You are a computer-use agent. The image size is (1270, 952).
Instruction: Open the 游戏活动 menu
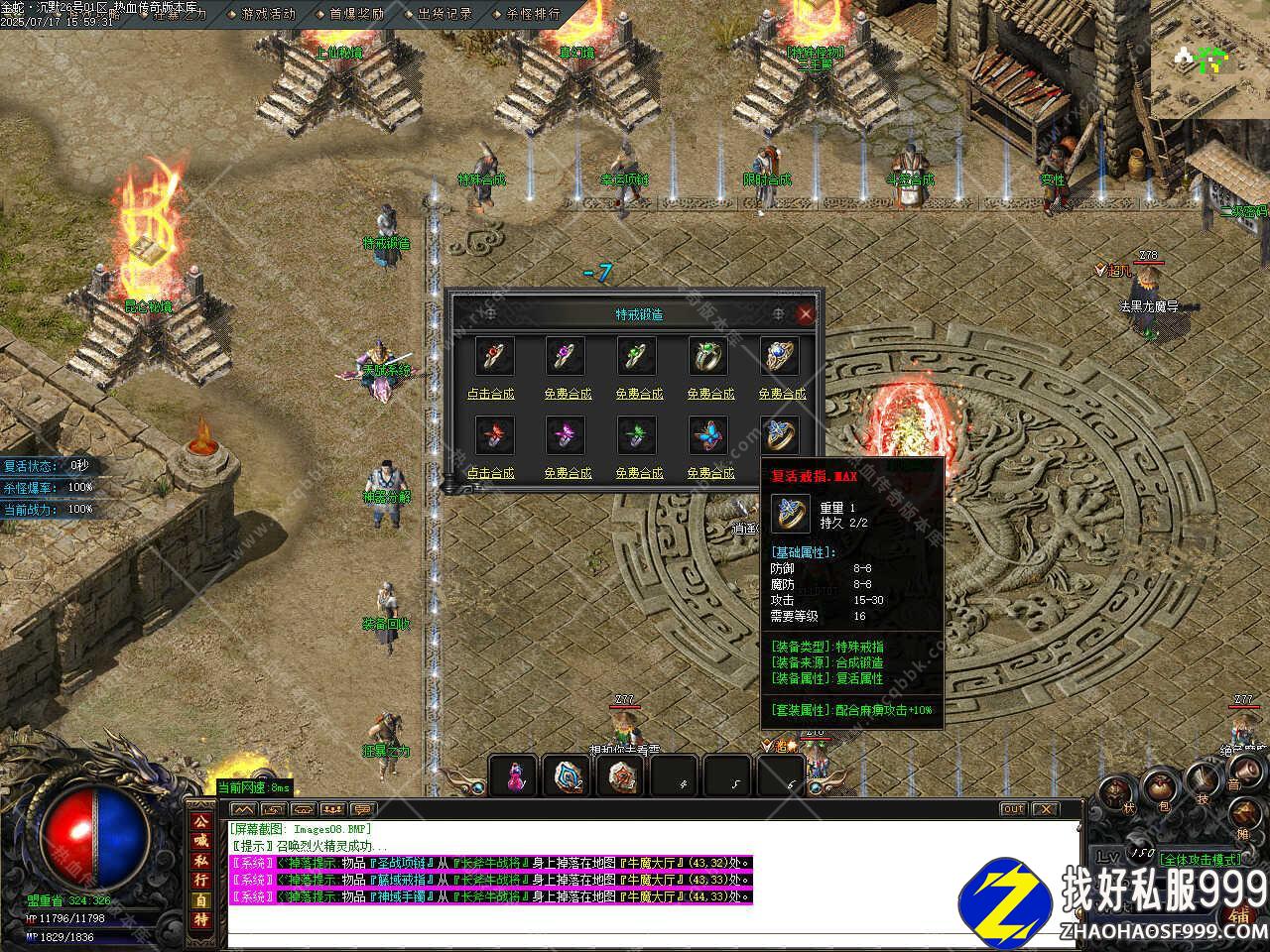(268, 14)
